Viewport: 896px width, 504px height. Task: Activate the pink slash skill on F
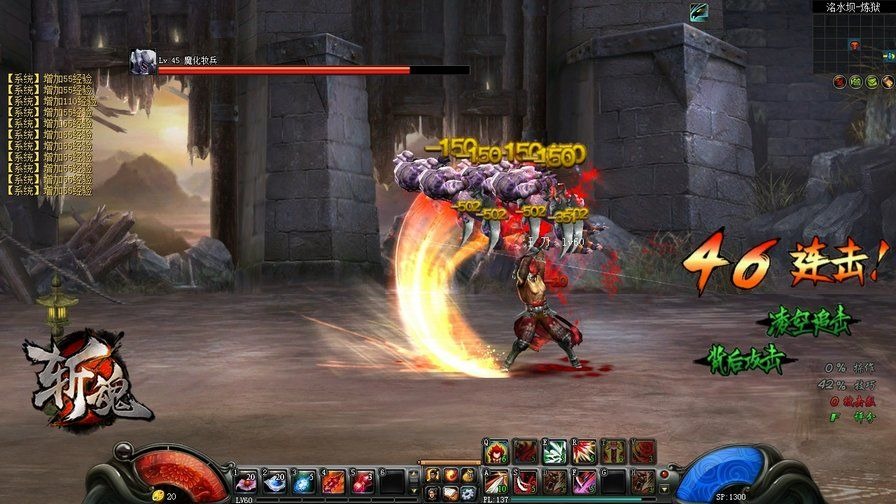click(x=585, y=482)
